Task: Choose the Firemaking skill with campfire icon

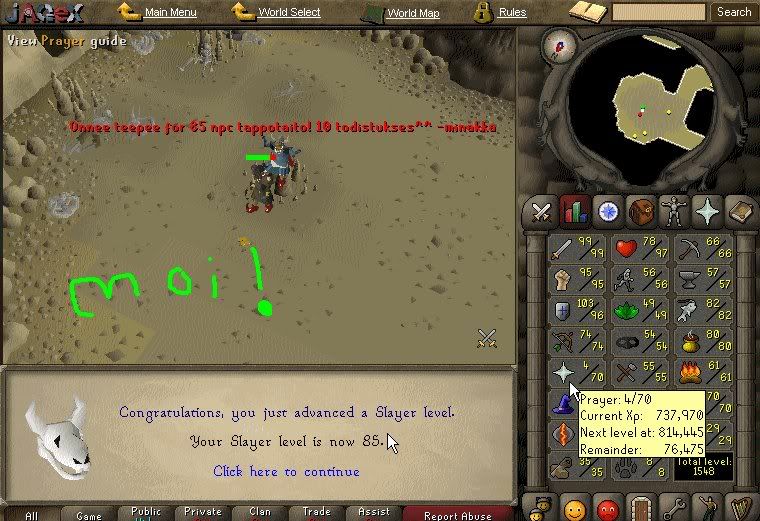Action: [701, 373]
